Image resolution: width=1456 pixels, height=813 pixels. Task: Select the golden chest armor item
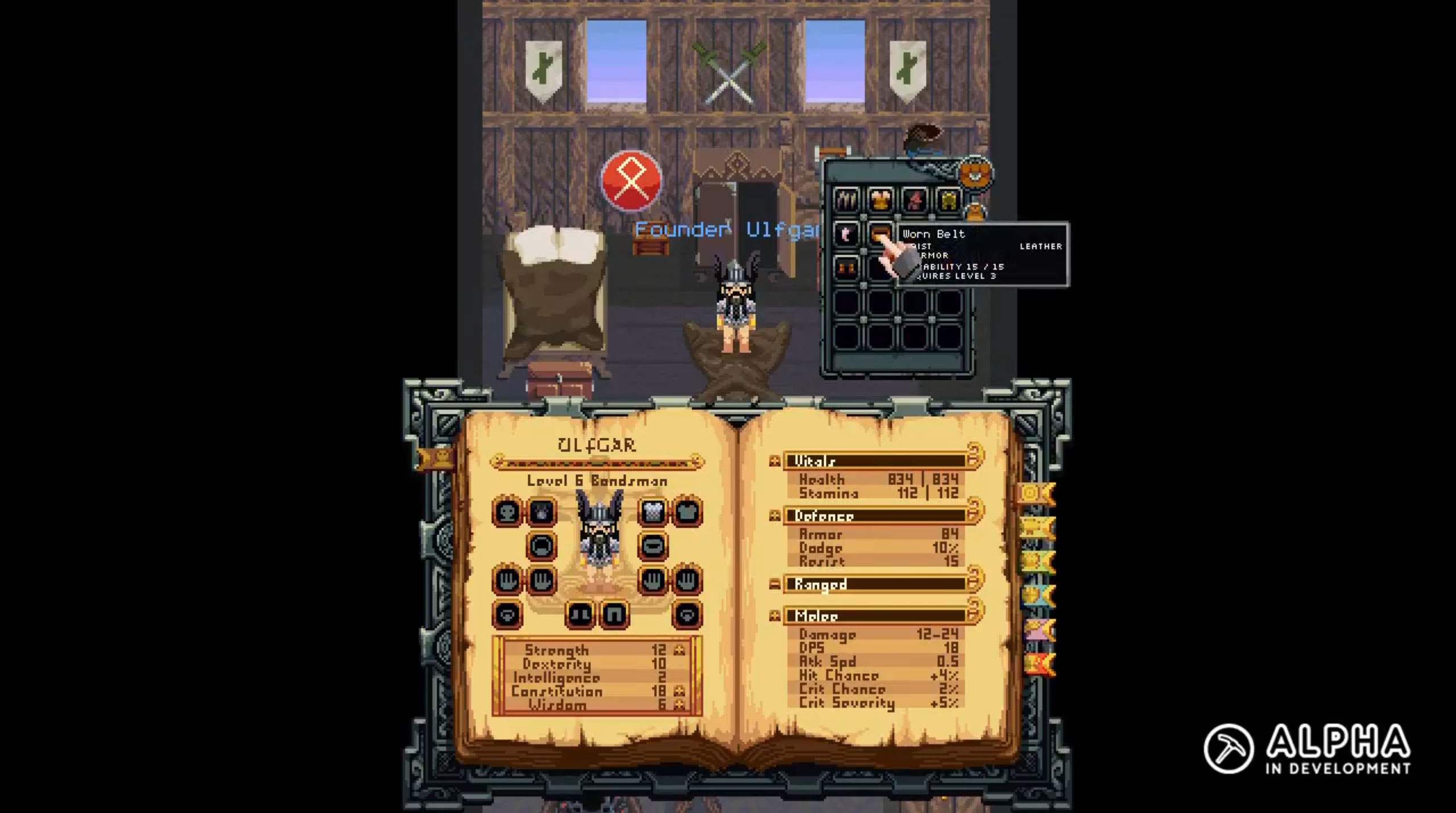(x=880, y=200)
